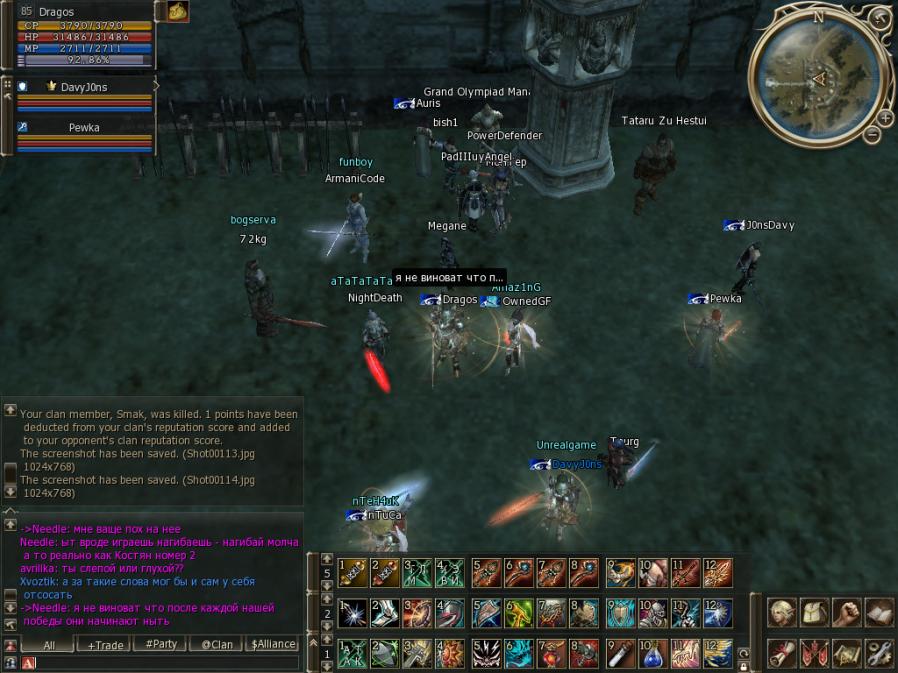Image resolution: width=898 pixels, height=673 pixels.
Task: Click the buff icon beside Dragos's name
Action: 177,11
